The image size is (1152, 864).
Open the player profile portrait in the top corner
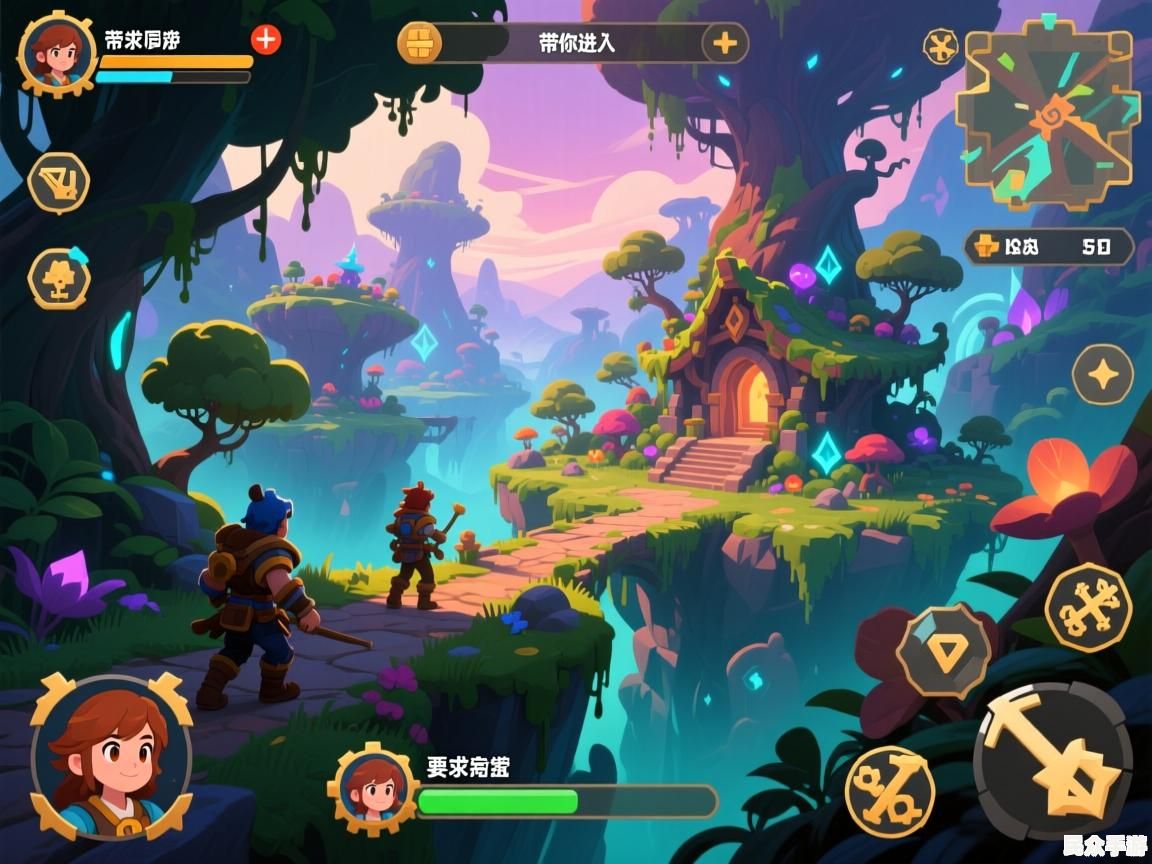(57, 53)
